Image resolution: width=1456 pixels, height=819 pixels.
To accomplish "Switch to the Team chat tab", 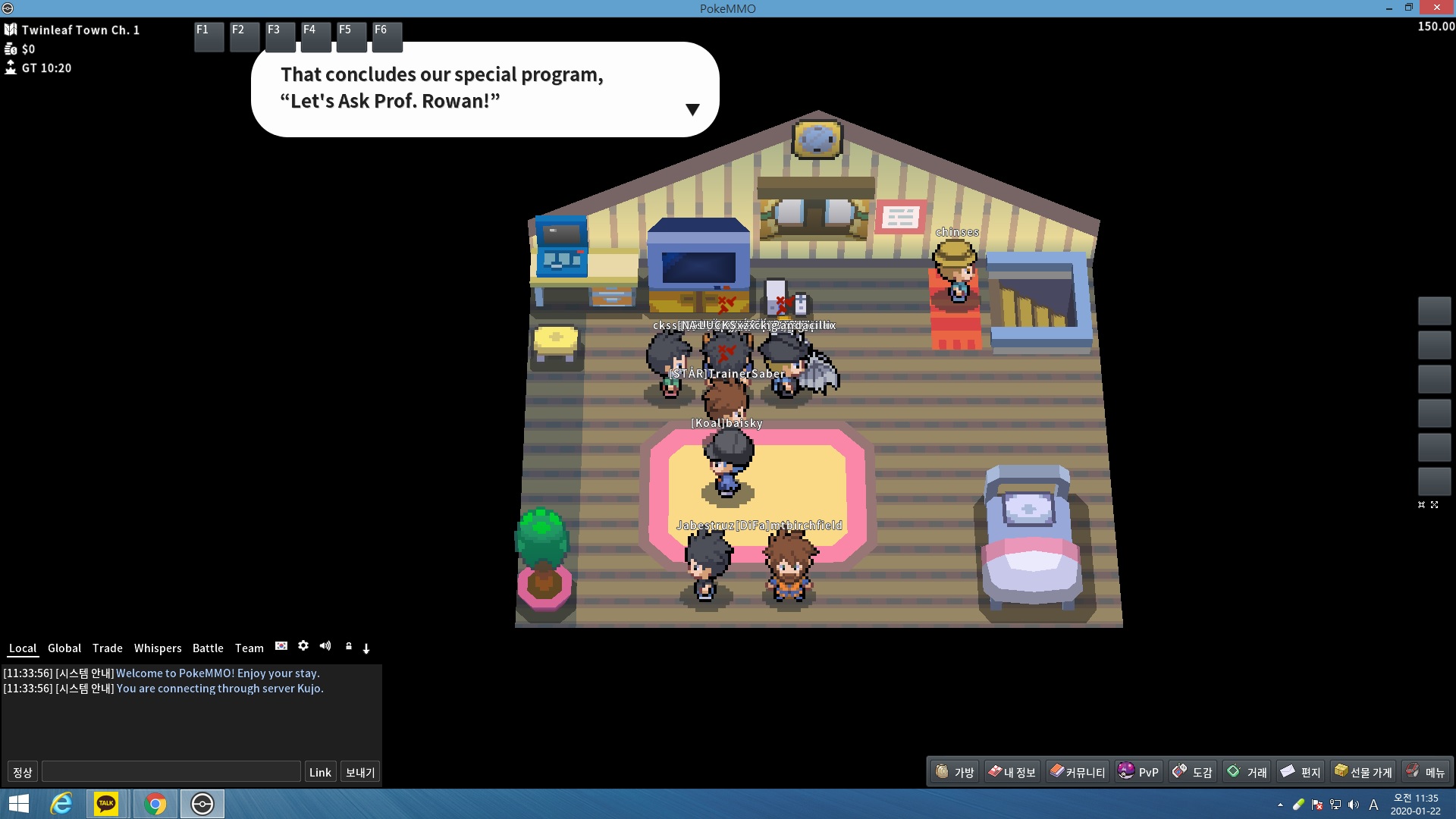I will [249, 648].
